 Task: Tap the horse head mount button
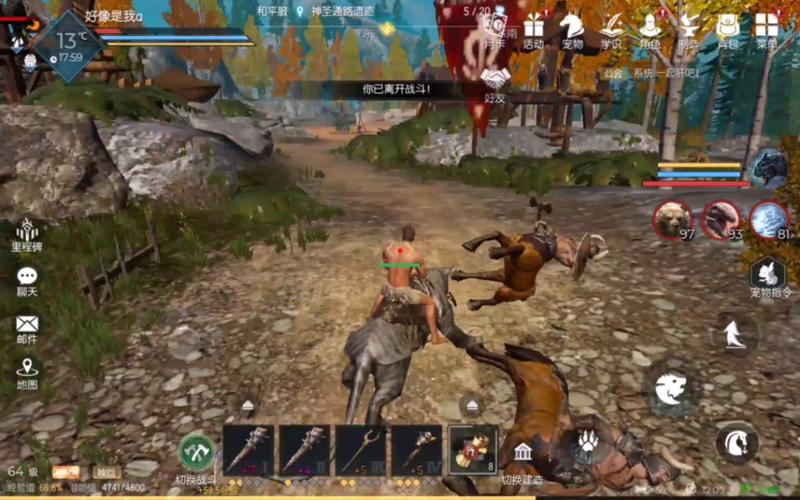tap(736, 441)
